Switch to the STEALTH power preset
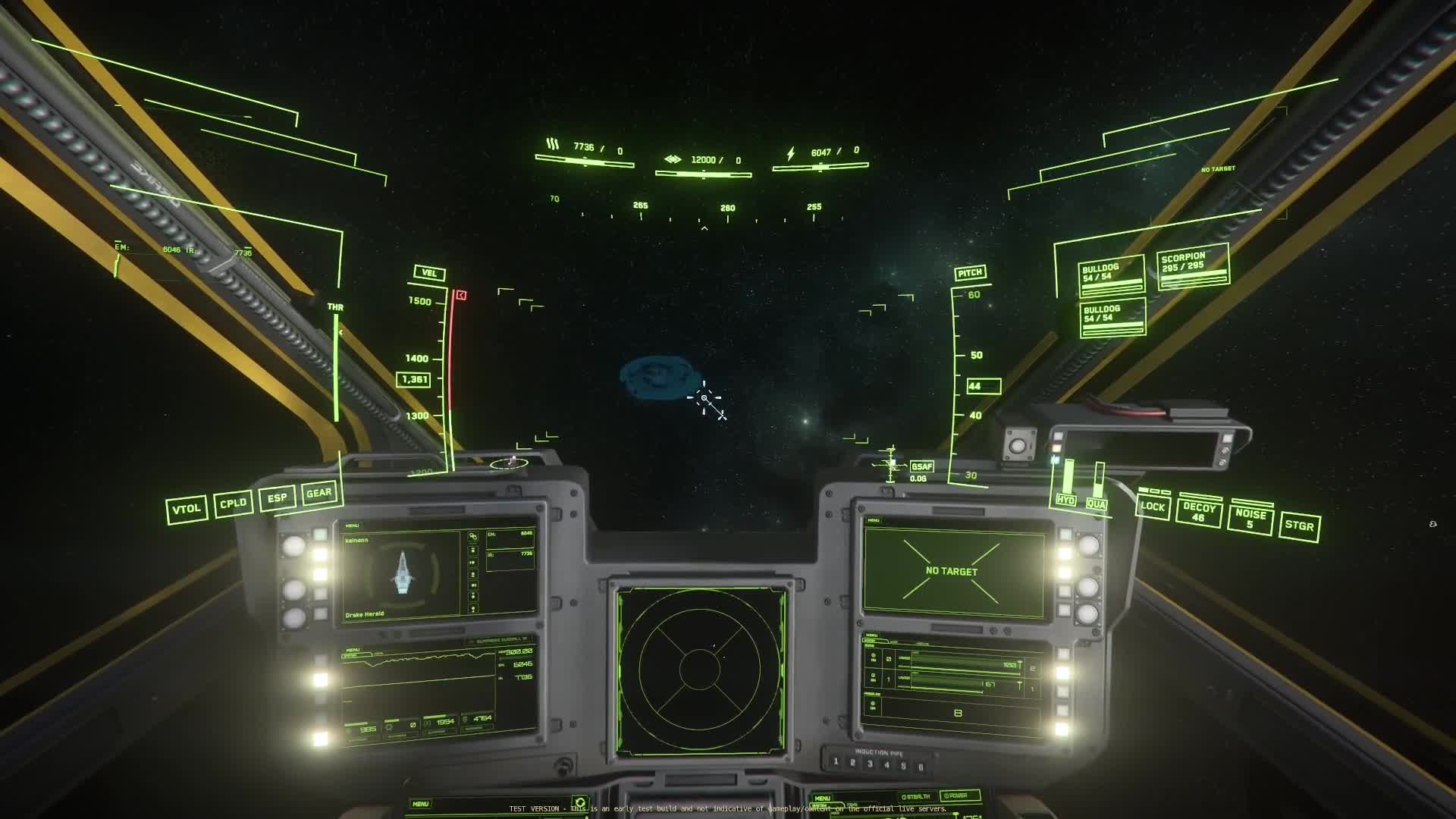The image size is (1456, 819). click(917, 796)
